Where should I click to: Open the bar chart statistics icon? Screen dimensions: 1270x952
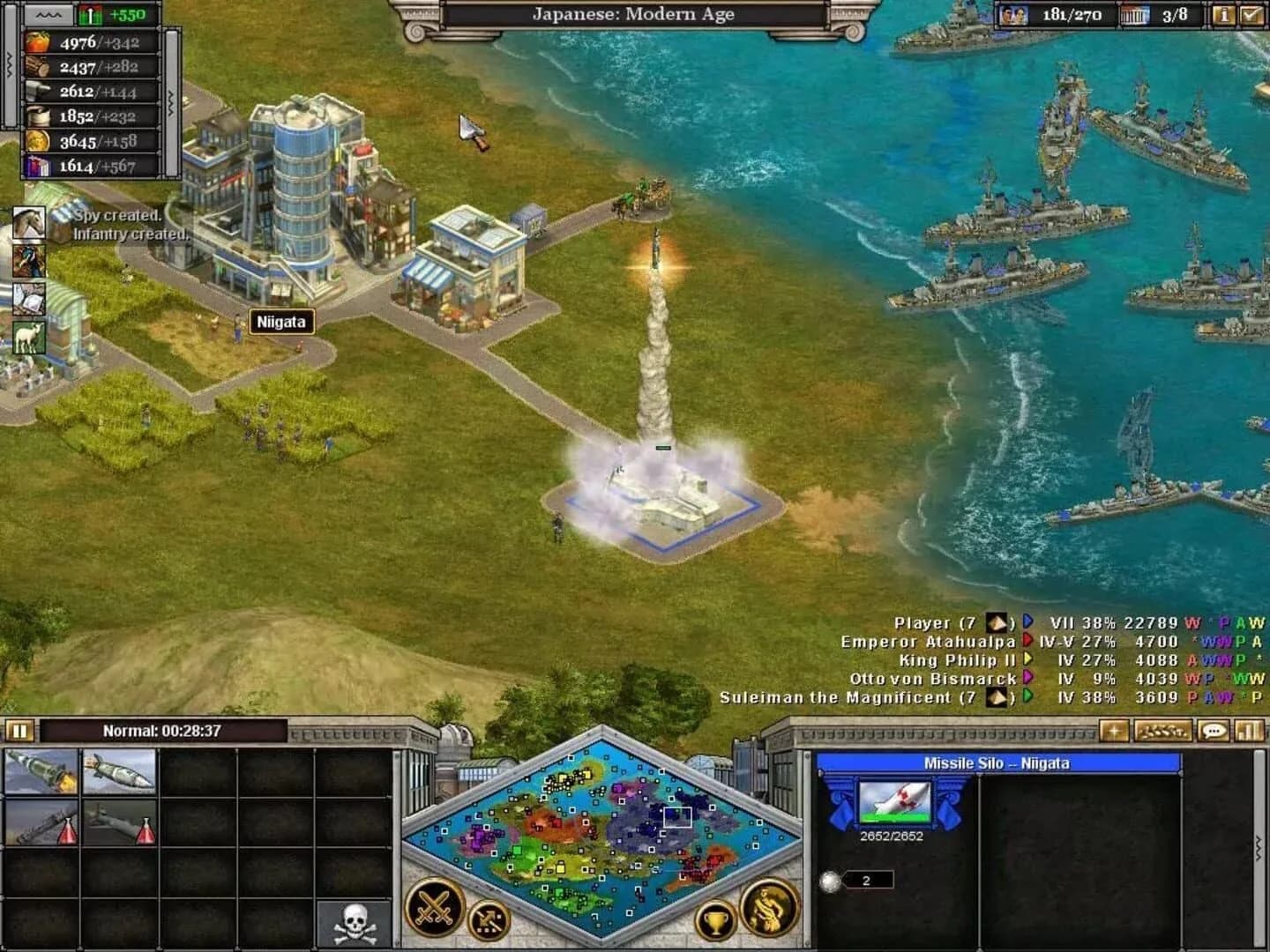pyautogui.click(x=1247, y=733)
